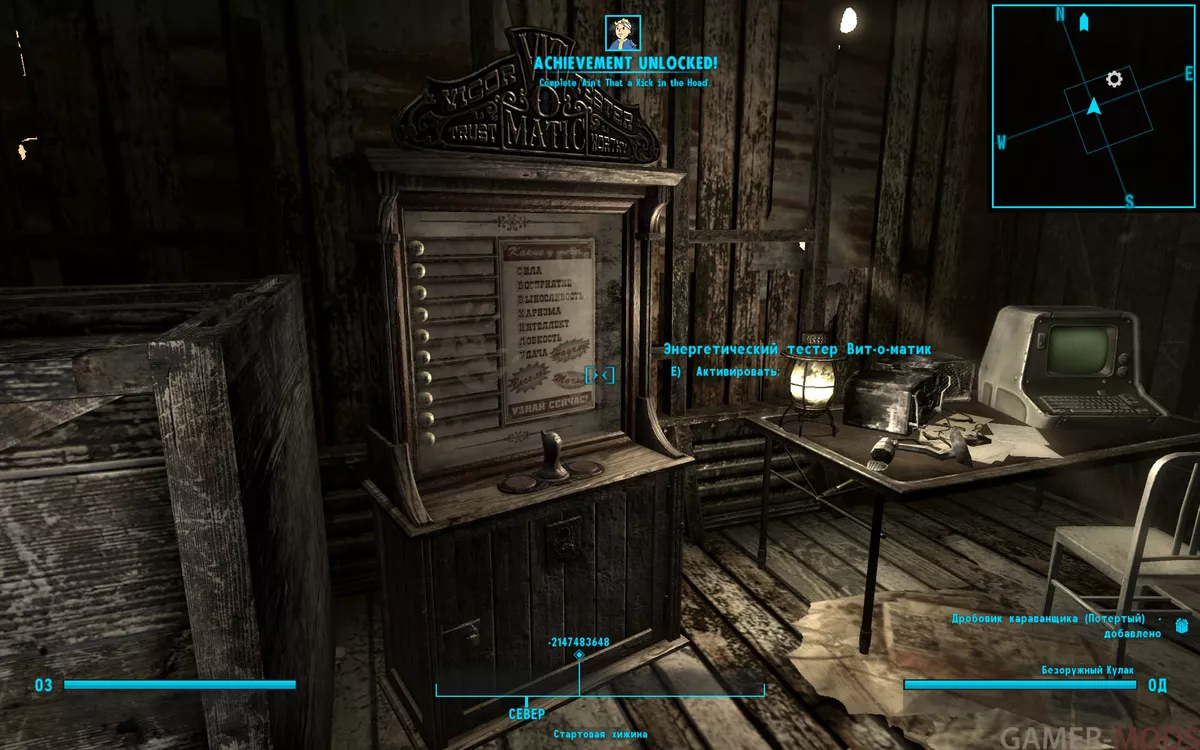Click the player arrow on the minimap
Image resolution: width=1200 pixels, height=750 pixels.
point(1093,105)
